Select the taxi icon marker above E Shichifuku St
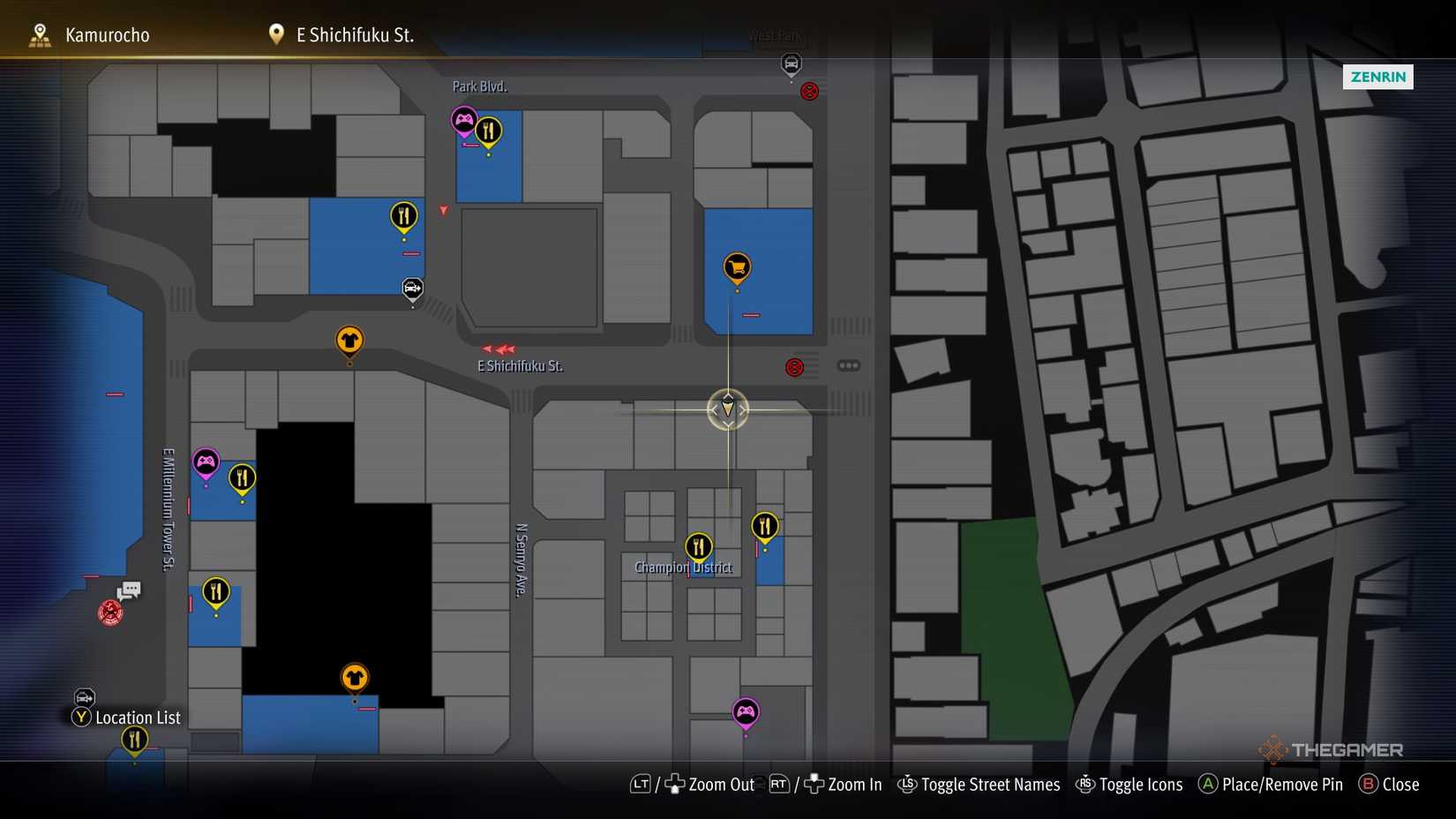The image size is (1456, 819). click(411, 288)
